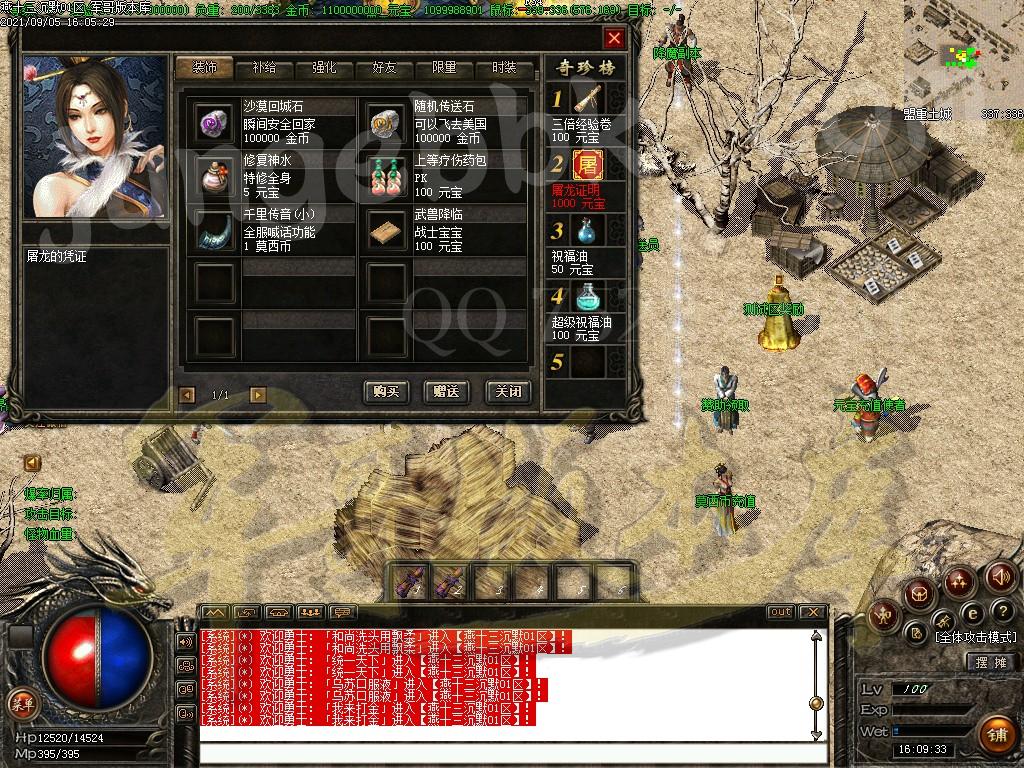This screenshot has height=768, width=1024.
Task: Select the 随机传送石 random teleport stone
Action: (x=386, y=121)
